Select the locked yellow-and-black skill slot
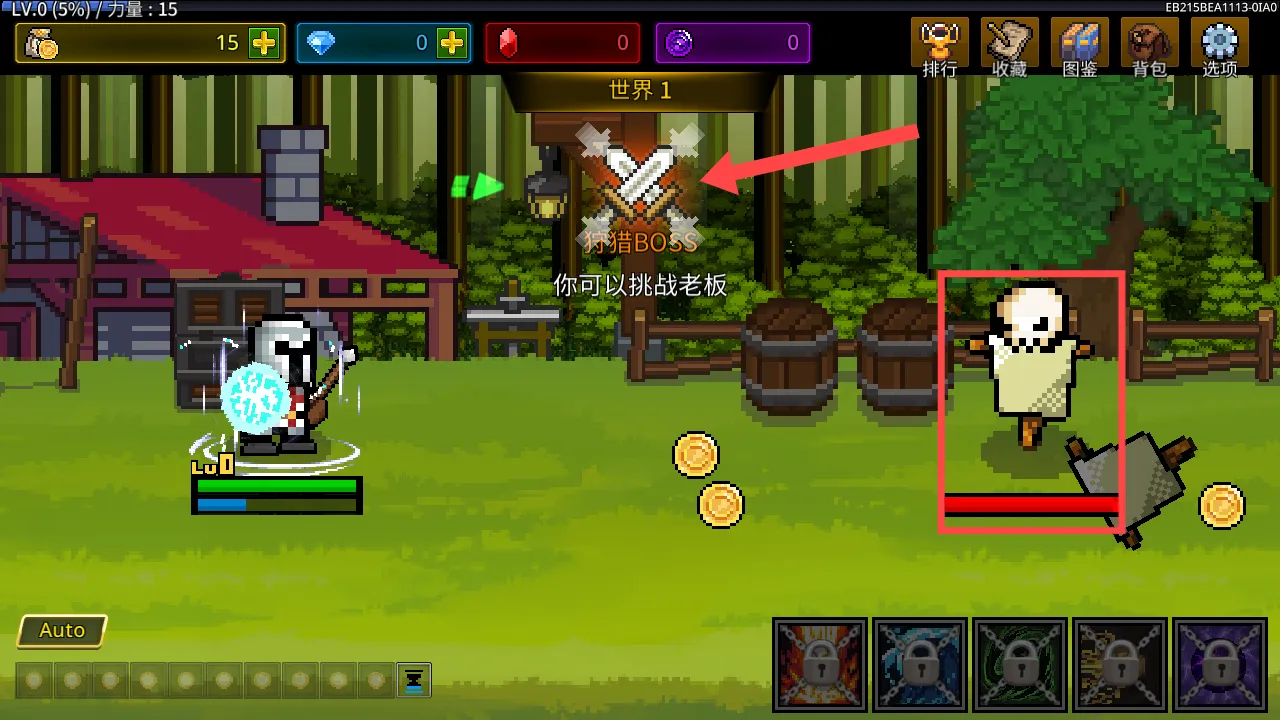 pyautogui.click(x=1120, y=664)
